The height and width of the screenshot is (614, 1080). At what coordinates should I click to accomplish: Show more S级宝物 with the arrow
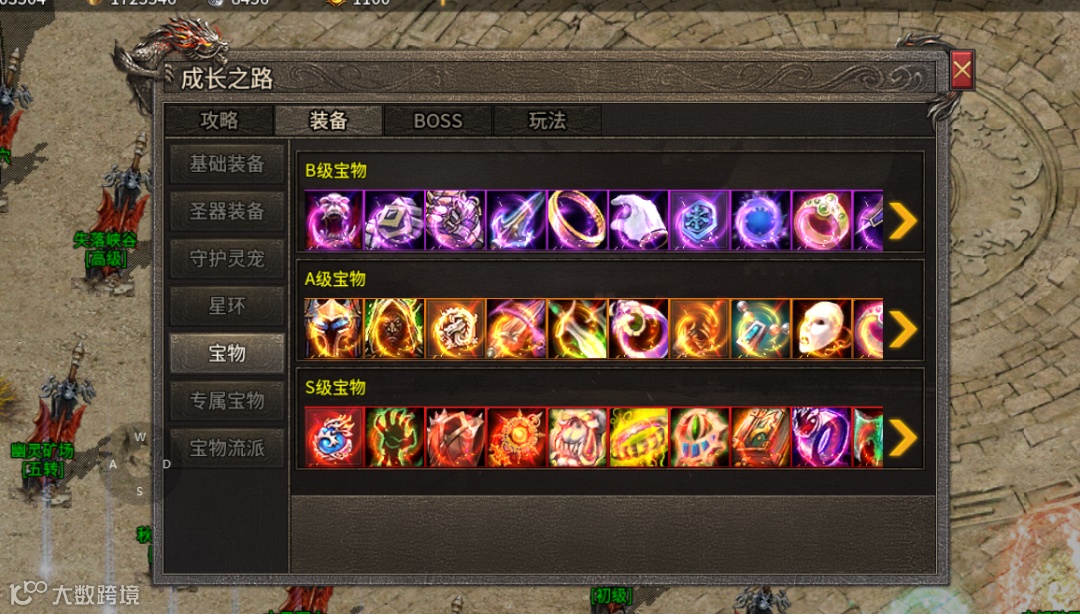click(902, 437)
